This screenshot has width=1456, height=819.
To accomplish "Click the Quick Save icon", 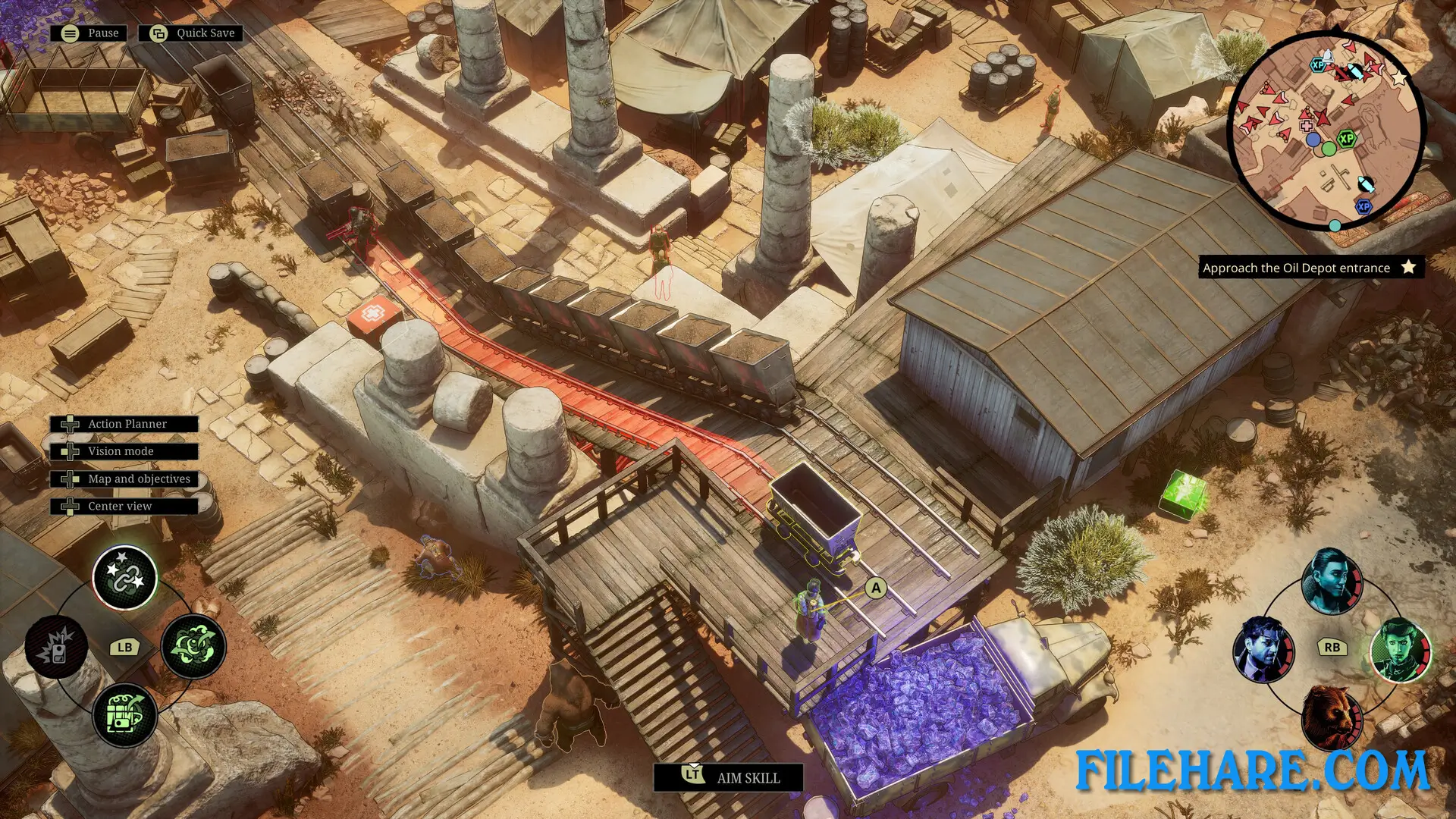I will click(158, 33).
